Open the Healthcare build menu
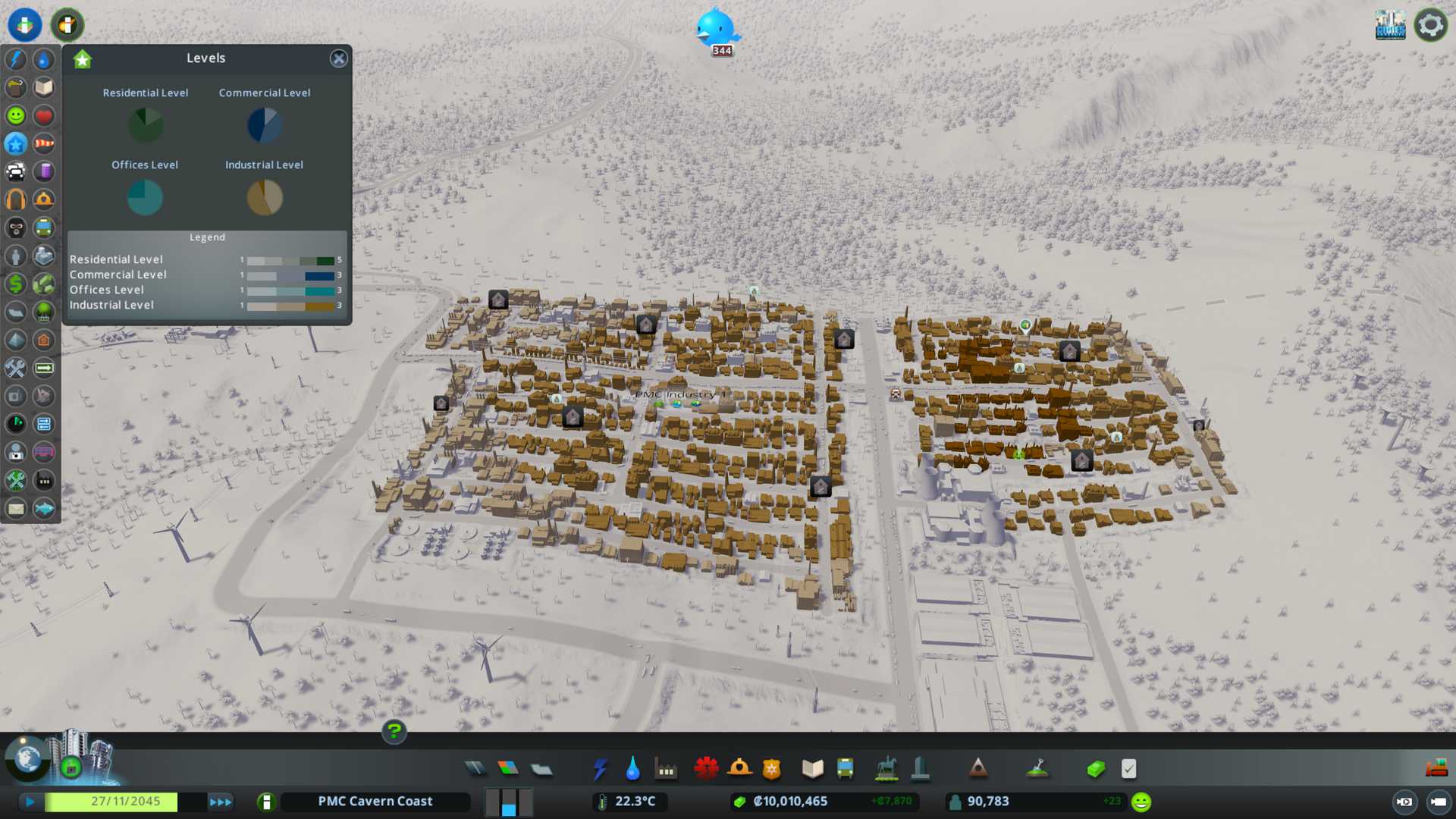The image size is (1456, 819). click(x=706, y=769)
